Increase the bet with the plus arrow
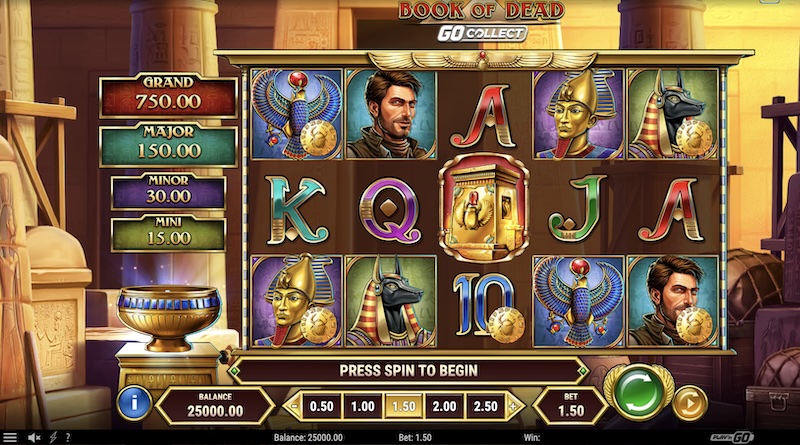The width and height of the screenshot is (800, 445). tap(514, 405)
